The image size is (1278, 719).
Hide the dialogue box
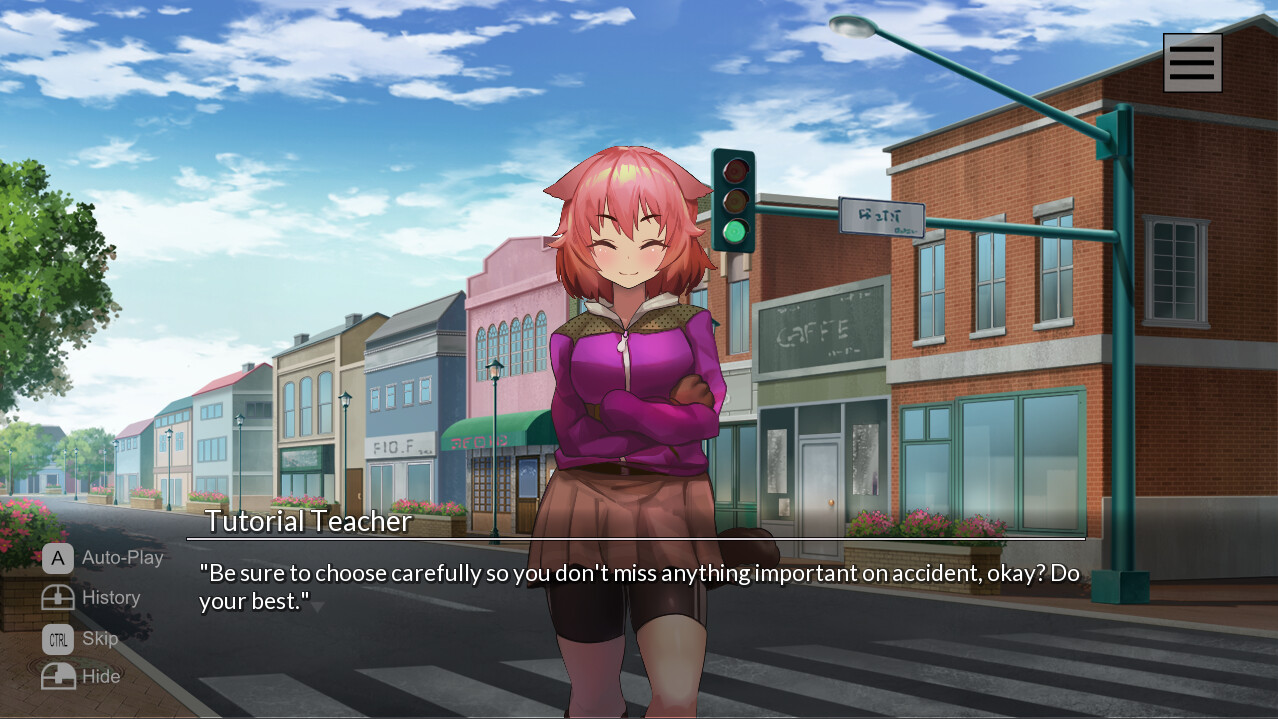point(82,677)
